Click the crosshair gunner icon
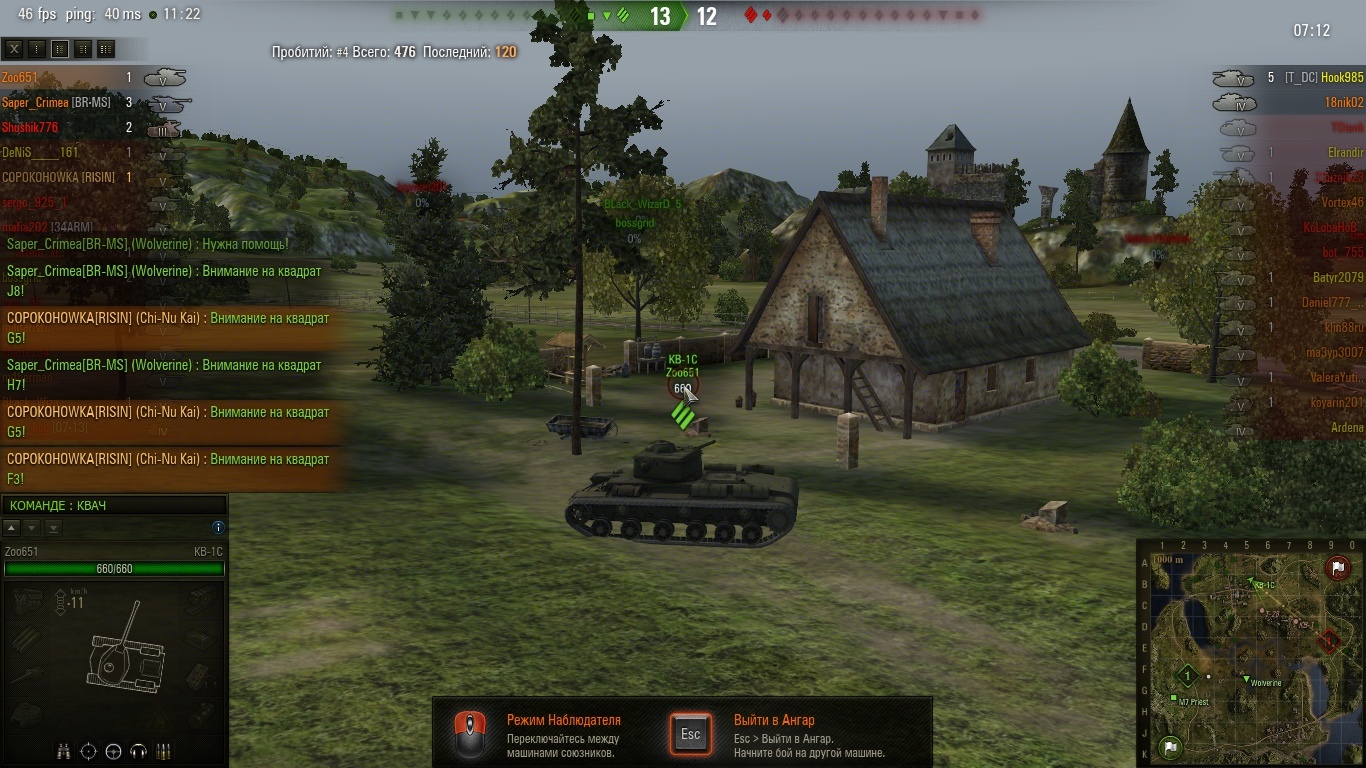This screenshot has height=768, width=1366. click(x=88, y=751)
